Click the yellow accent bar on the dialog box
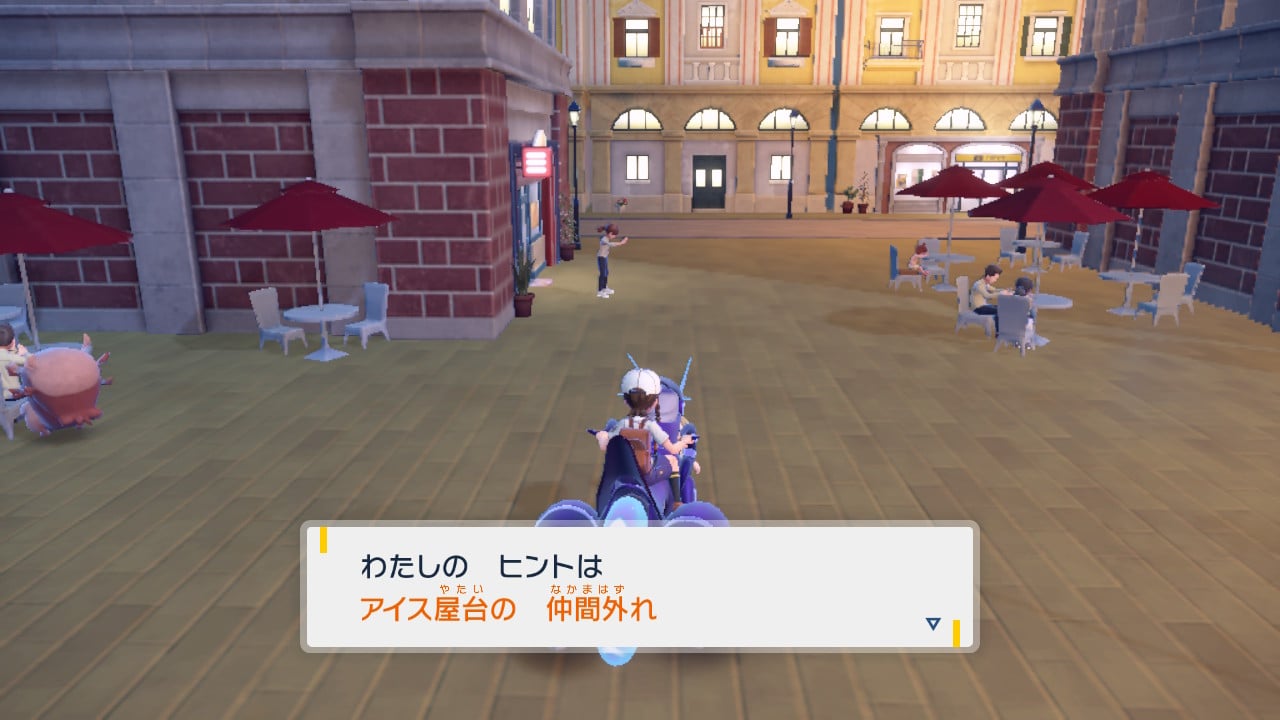Viewport: 1280px width, 720px height. [323, 541]
